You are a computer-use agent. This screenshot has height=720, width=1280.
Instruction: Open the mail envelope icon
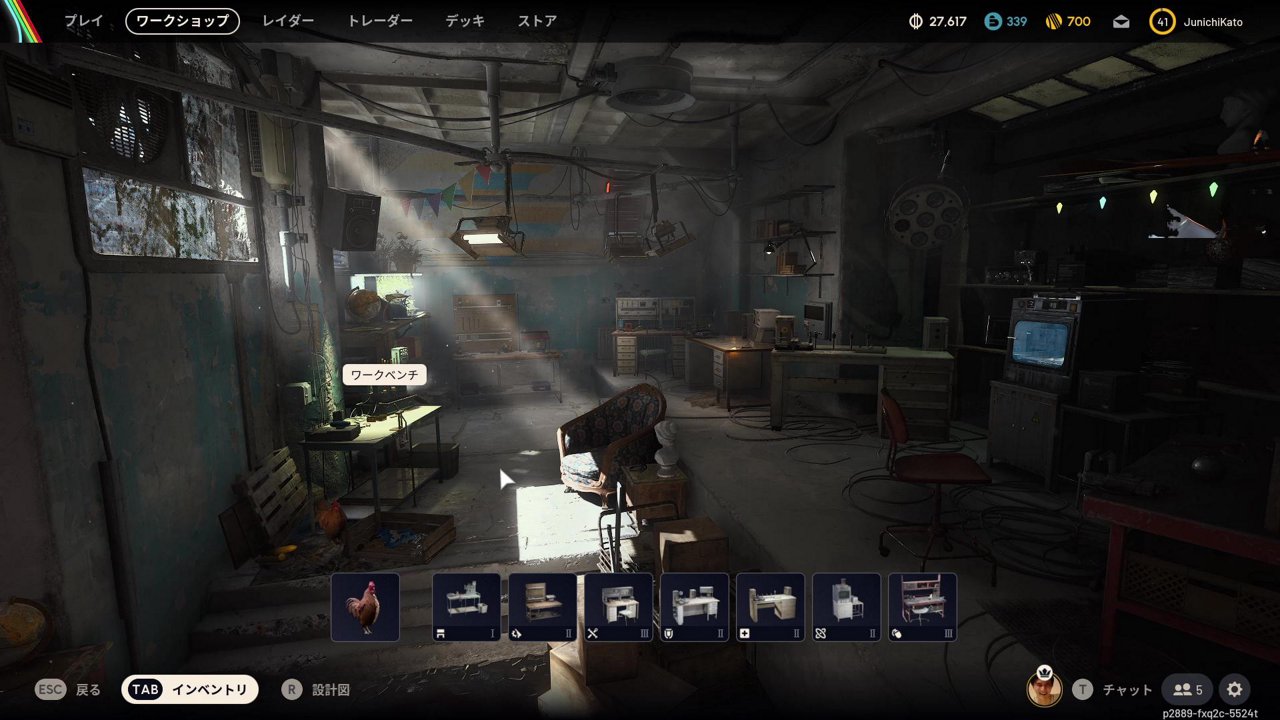[x=1121, y=21]
